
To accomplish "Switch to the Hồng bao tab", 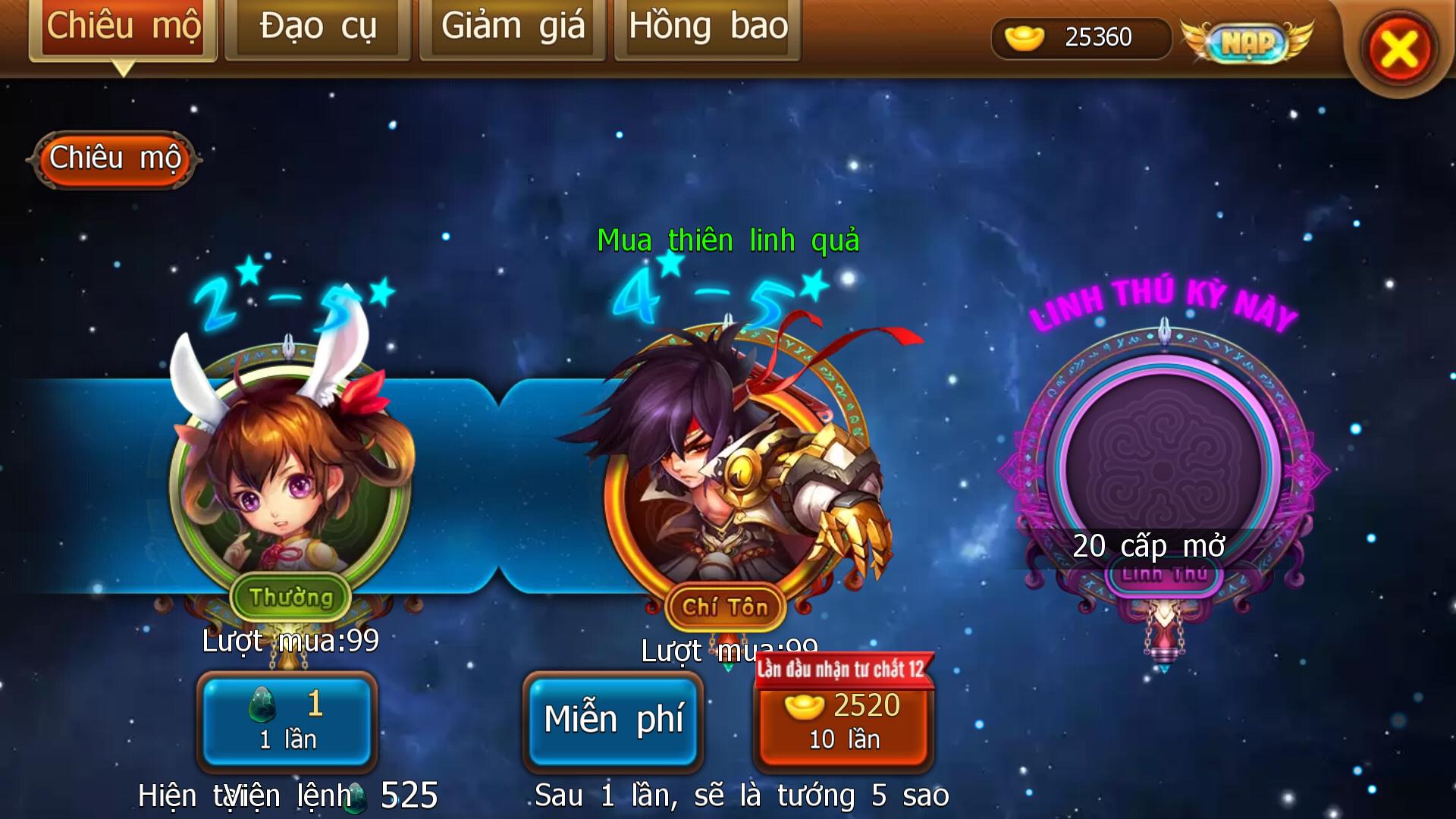I will (707, 27).
